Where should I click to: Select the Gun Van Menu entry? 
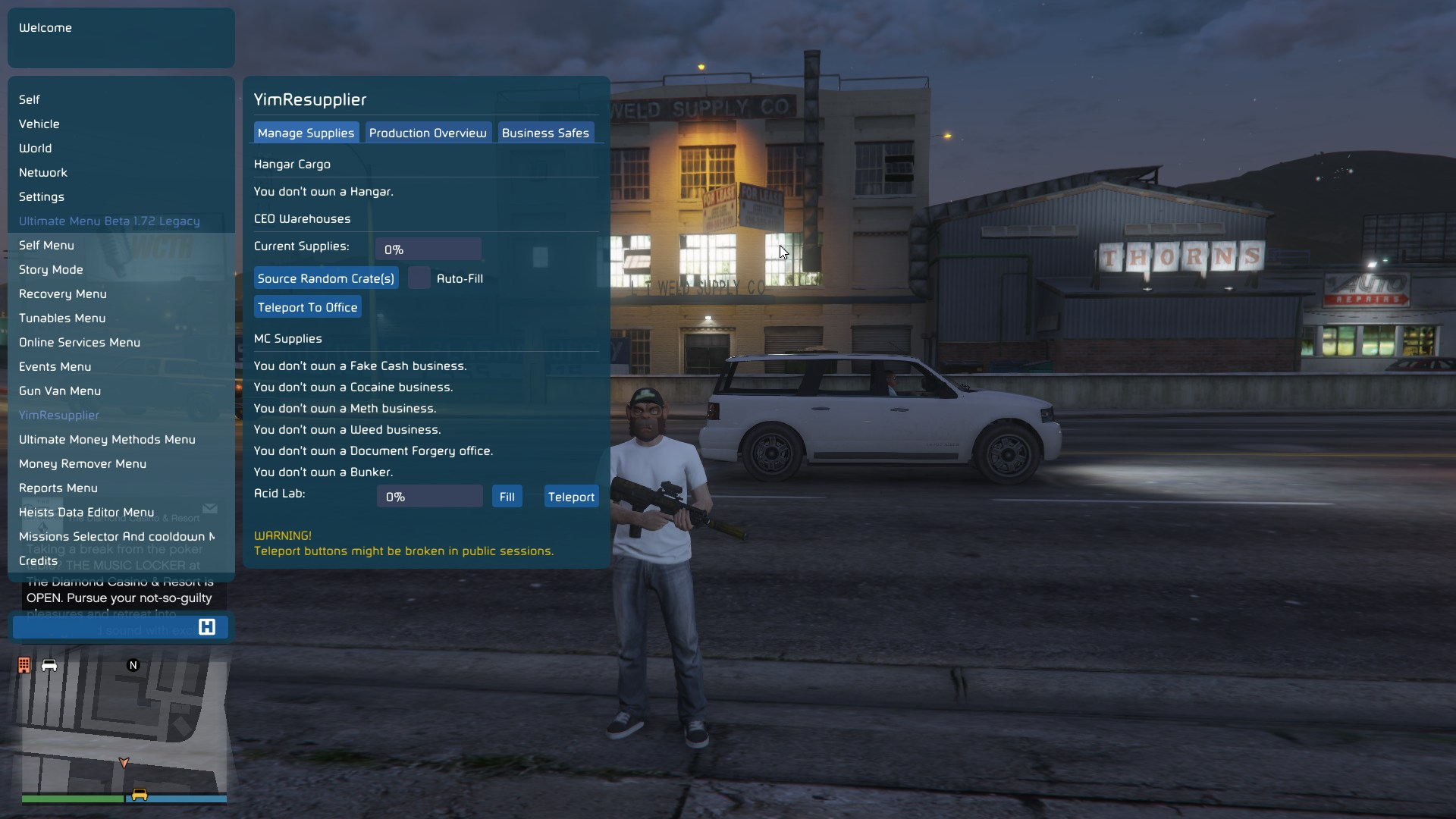click(60, 391)
